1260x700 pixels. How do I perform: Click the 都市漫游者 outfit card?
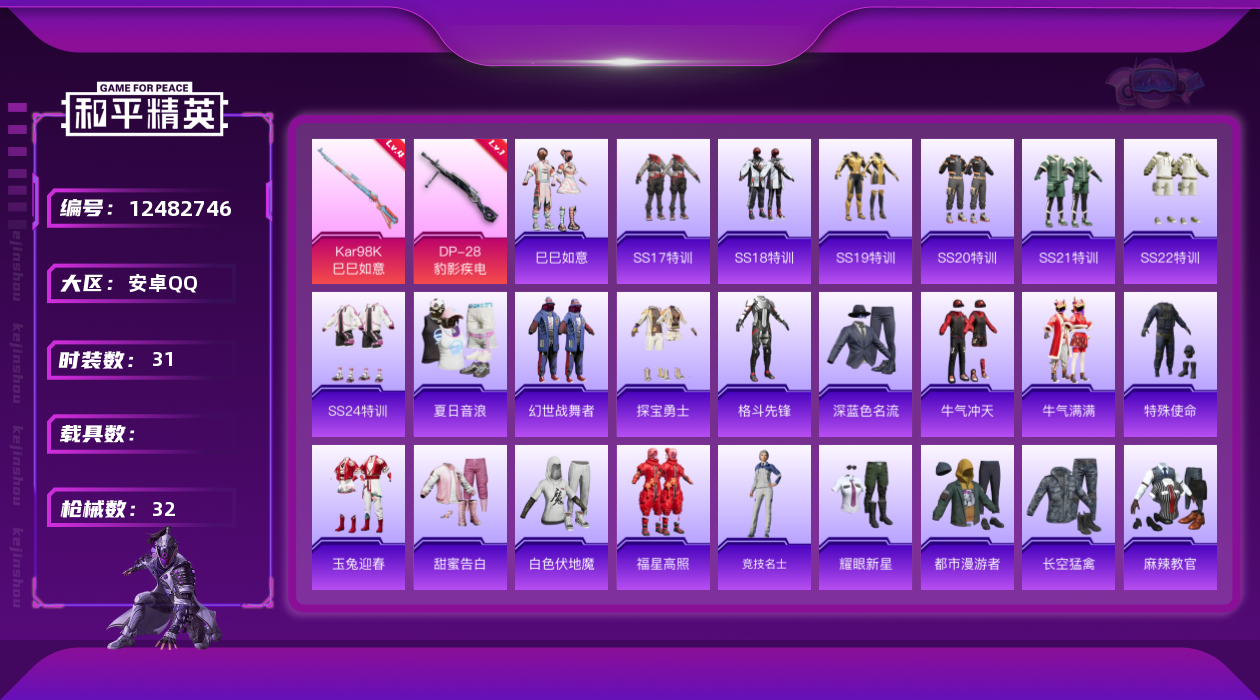[967, 517]
